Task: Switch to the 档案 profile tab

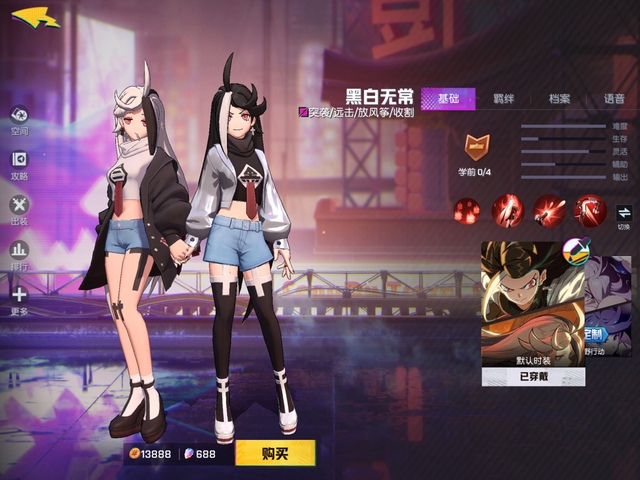Action: [559, 99]
